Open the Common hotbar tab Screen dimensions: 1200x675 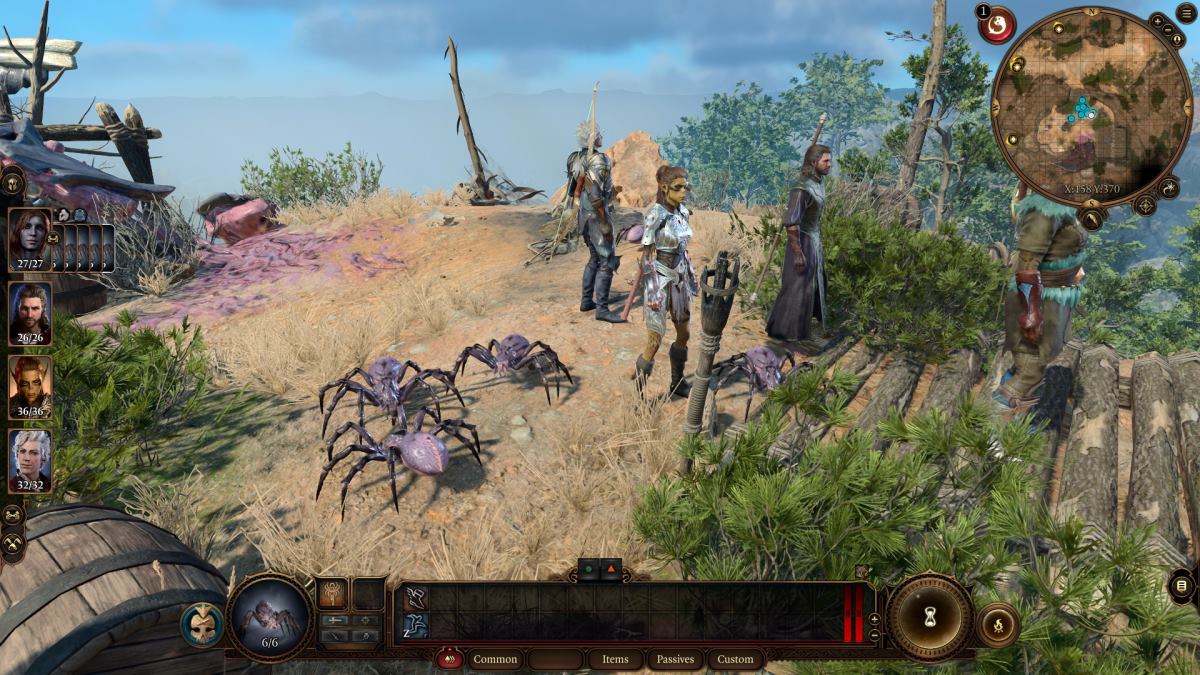coord(495,659)
